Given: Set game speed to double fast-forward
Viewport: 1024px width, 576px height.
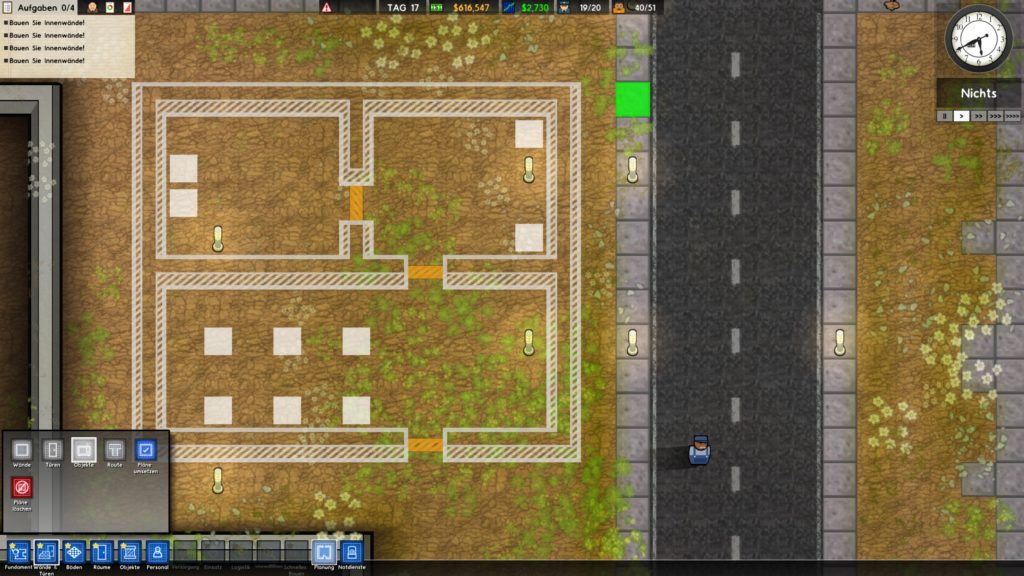Looking at the screenshot, I should click(x=977, y=116).
